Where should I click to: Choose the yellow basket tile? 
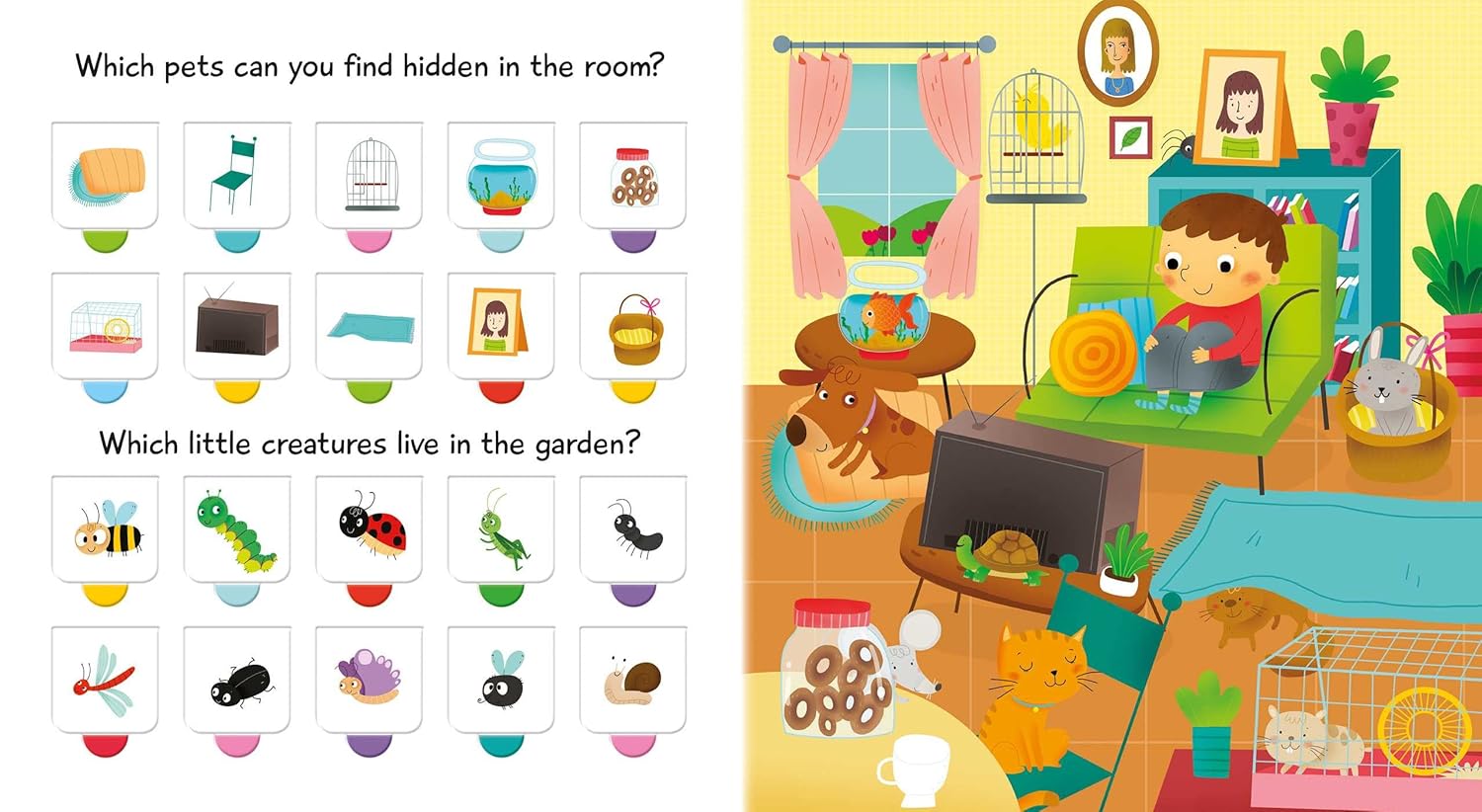(x=633, y=325)
